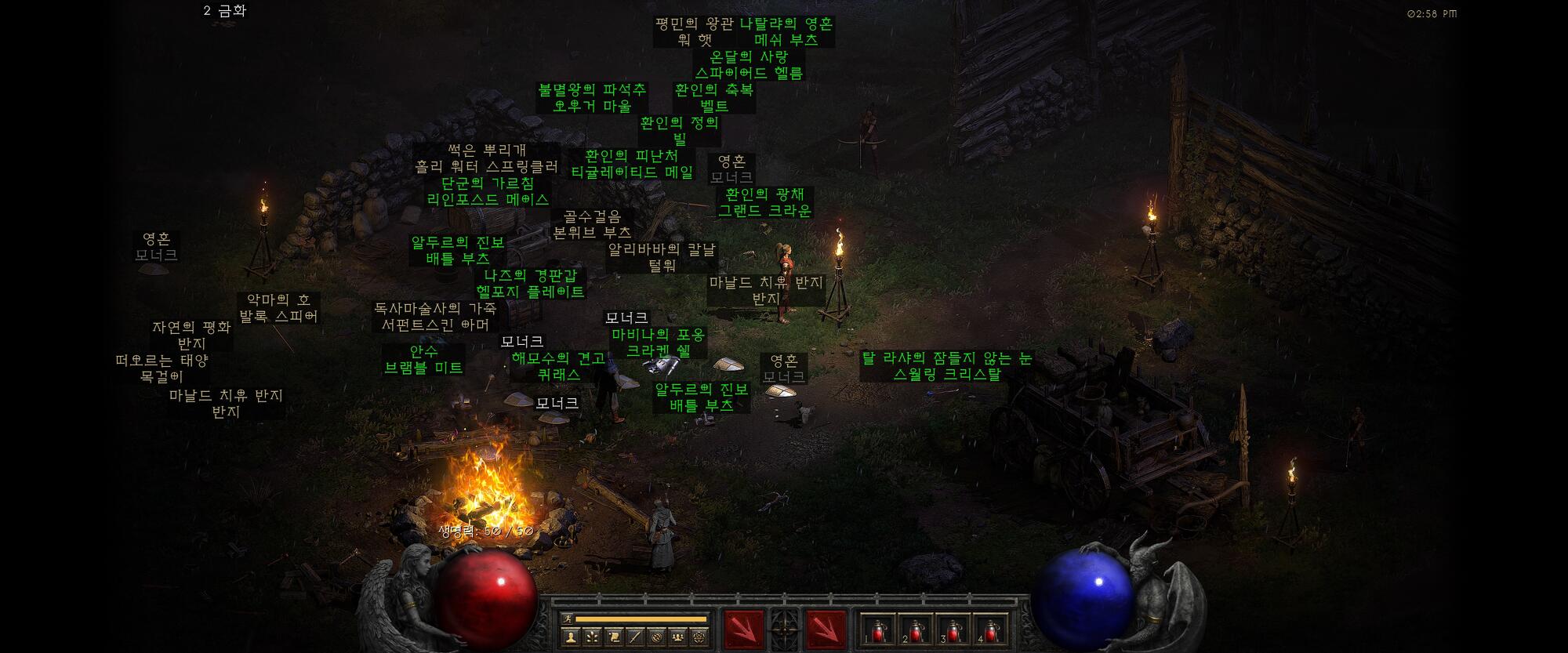The image size is (1568, 653).
Task: Select the 떠오르는 태양 목걸이 label
Action: [162, 368]
